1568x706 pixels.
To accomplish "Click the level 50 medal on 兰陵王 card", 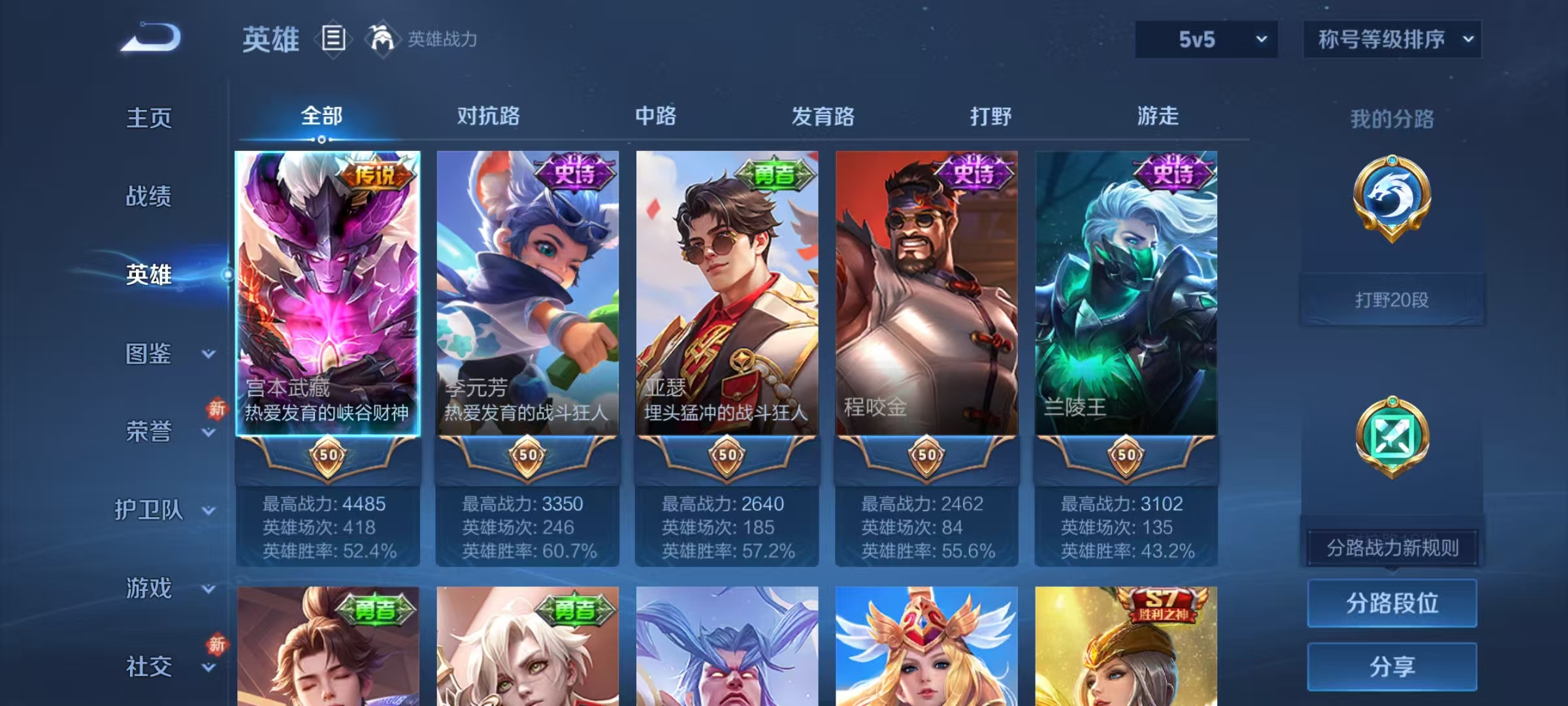I will (1126, 456).
